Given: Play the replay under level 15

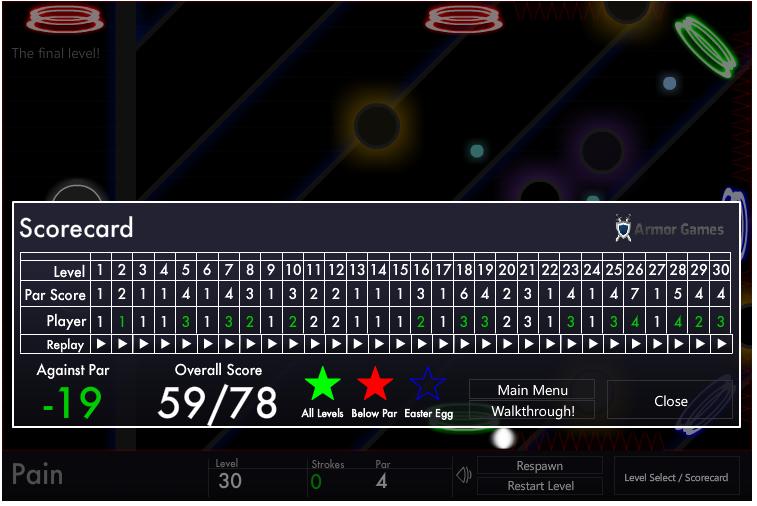Looking at the screenshot, I should (400, 344).
